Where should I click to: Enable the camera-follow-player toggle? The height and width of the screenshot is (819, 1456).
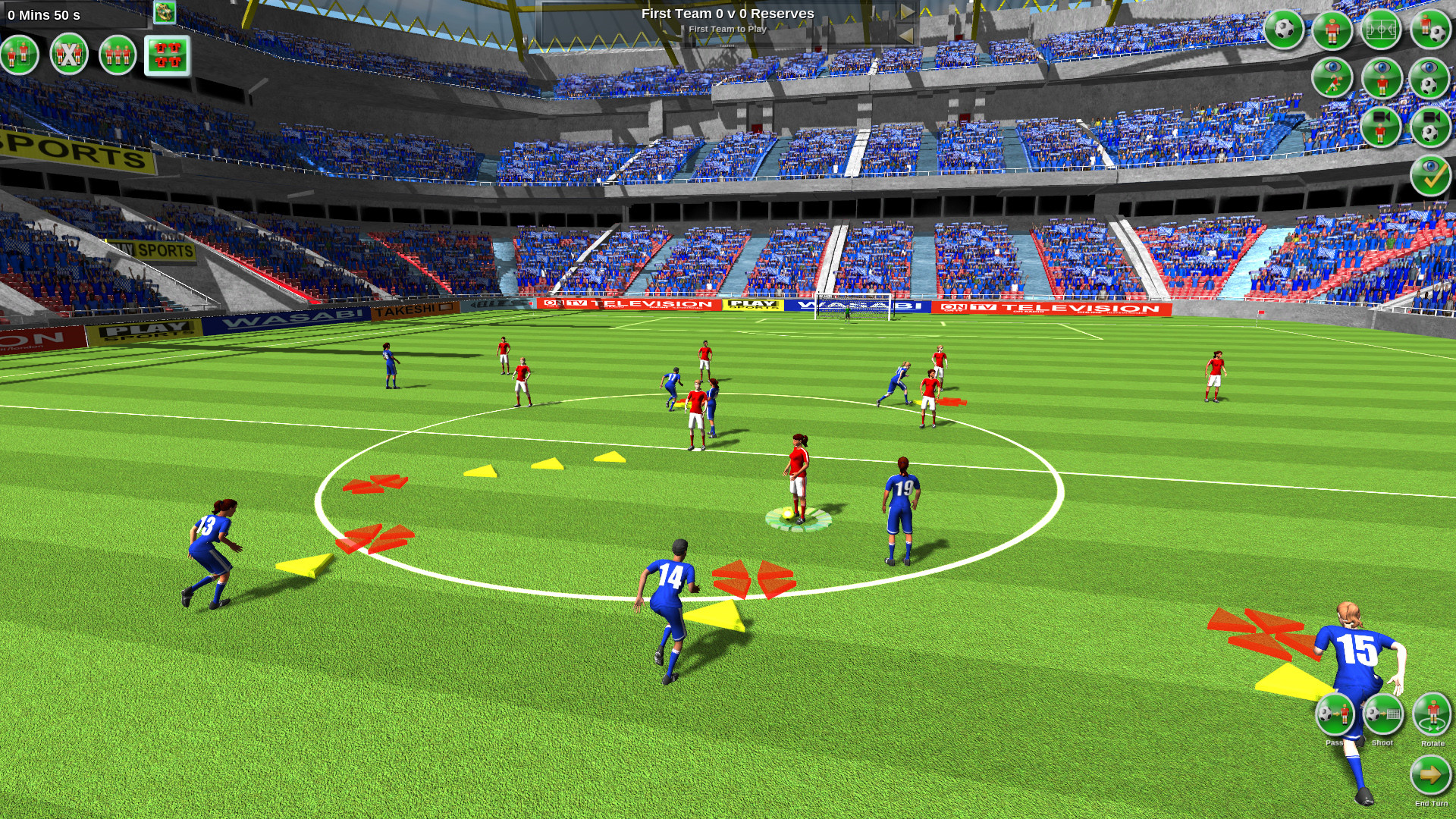point(1382,127)
